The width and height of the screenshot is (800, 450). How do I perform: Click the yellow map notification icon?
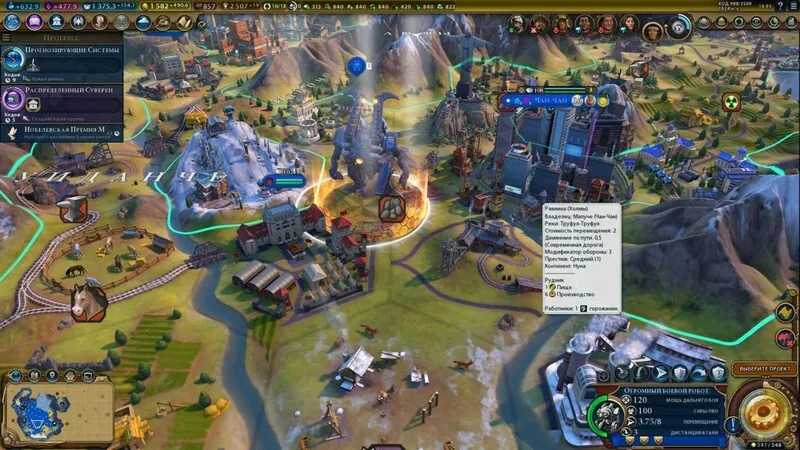point(787,313)
